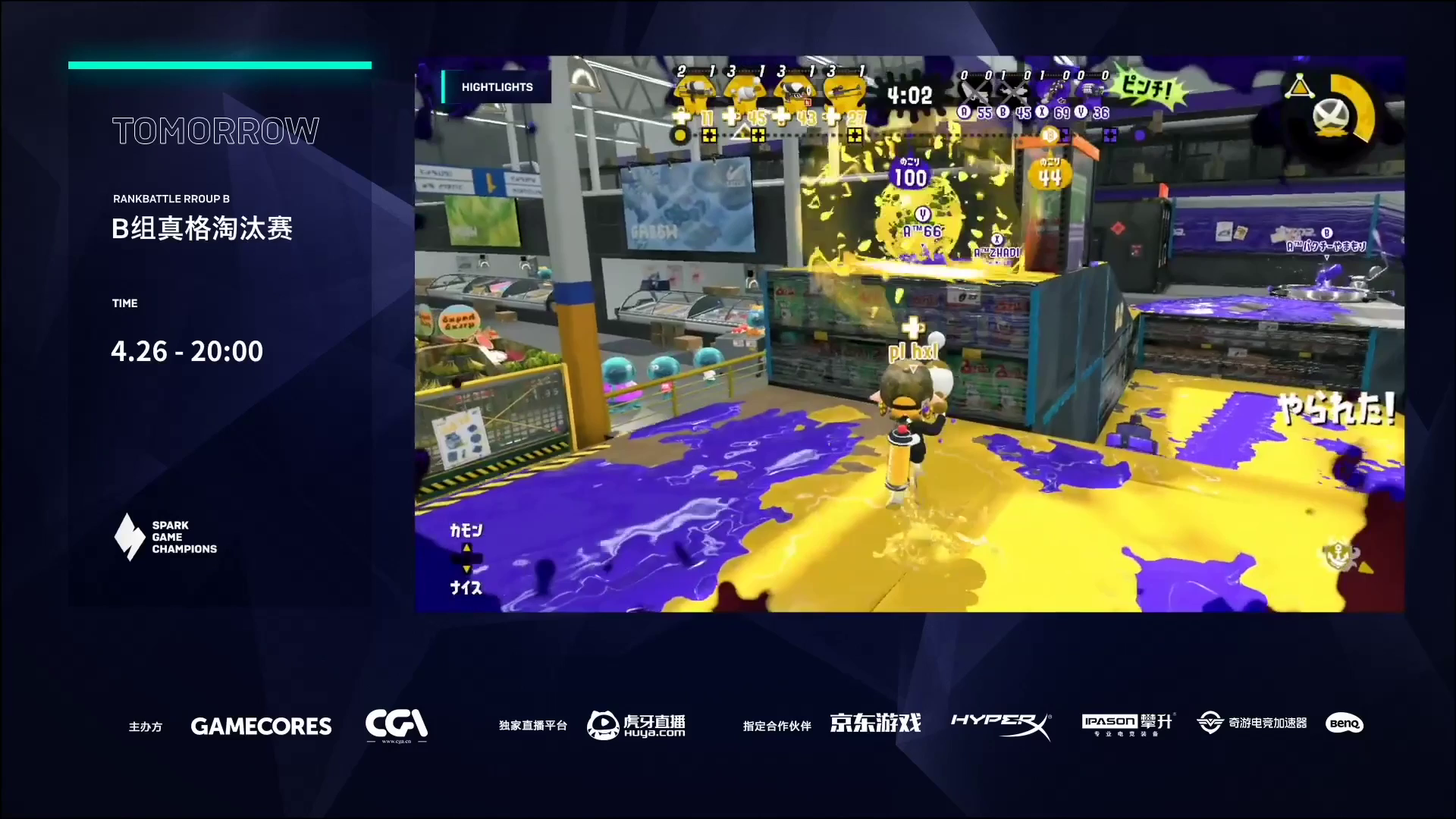The height and width of the screenshot is (819, 1456).
Task: Click the Huya.com live-stream mascot logo
Action: 602,724
